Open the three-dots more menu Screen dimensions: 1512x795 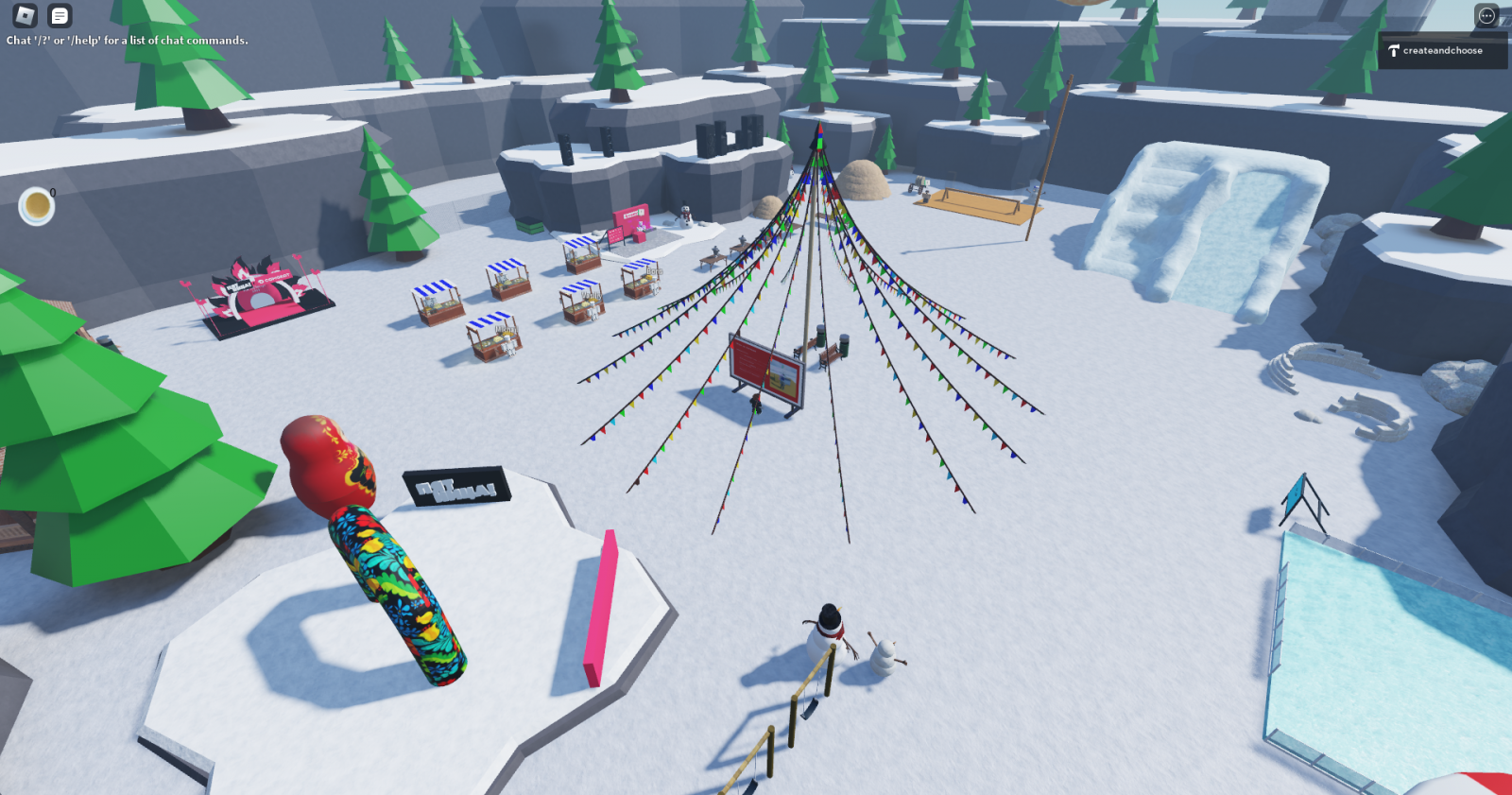coord(1486,15)
